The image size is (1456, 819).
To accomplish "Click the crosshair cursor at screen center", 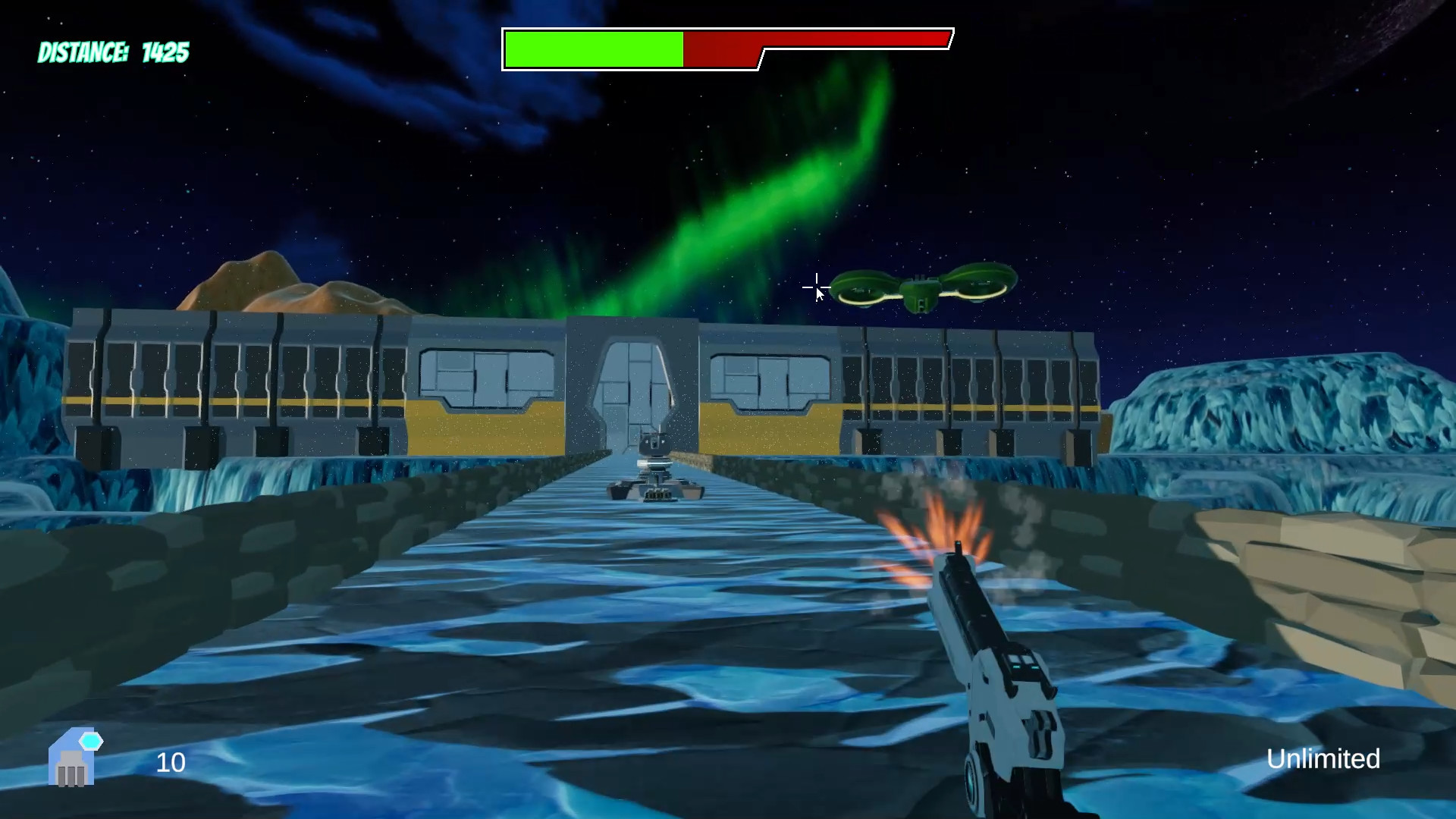I will (x=816, y=287).
